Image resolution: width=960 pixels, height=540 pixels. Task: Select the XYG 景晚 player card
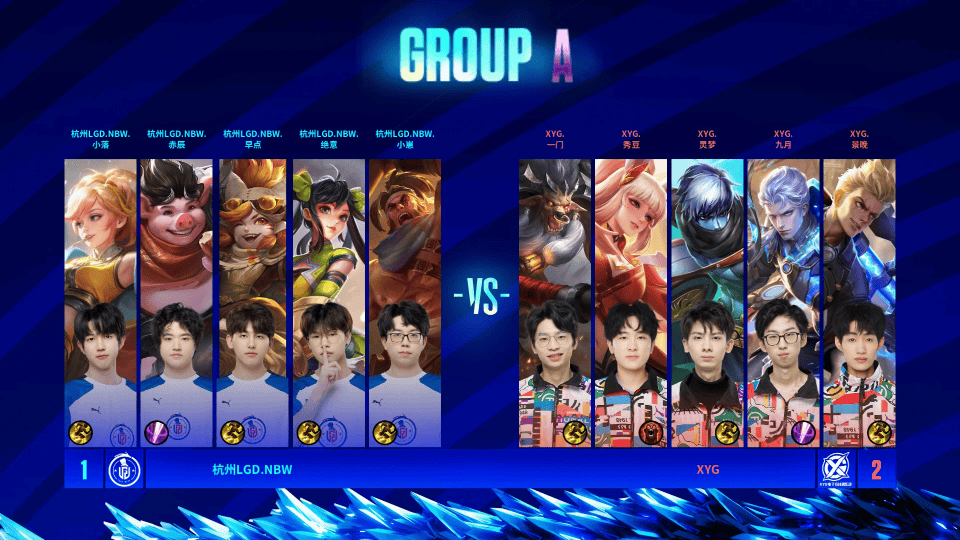pos(859,302)
